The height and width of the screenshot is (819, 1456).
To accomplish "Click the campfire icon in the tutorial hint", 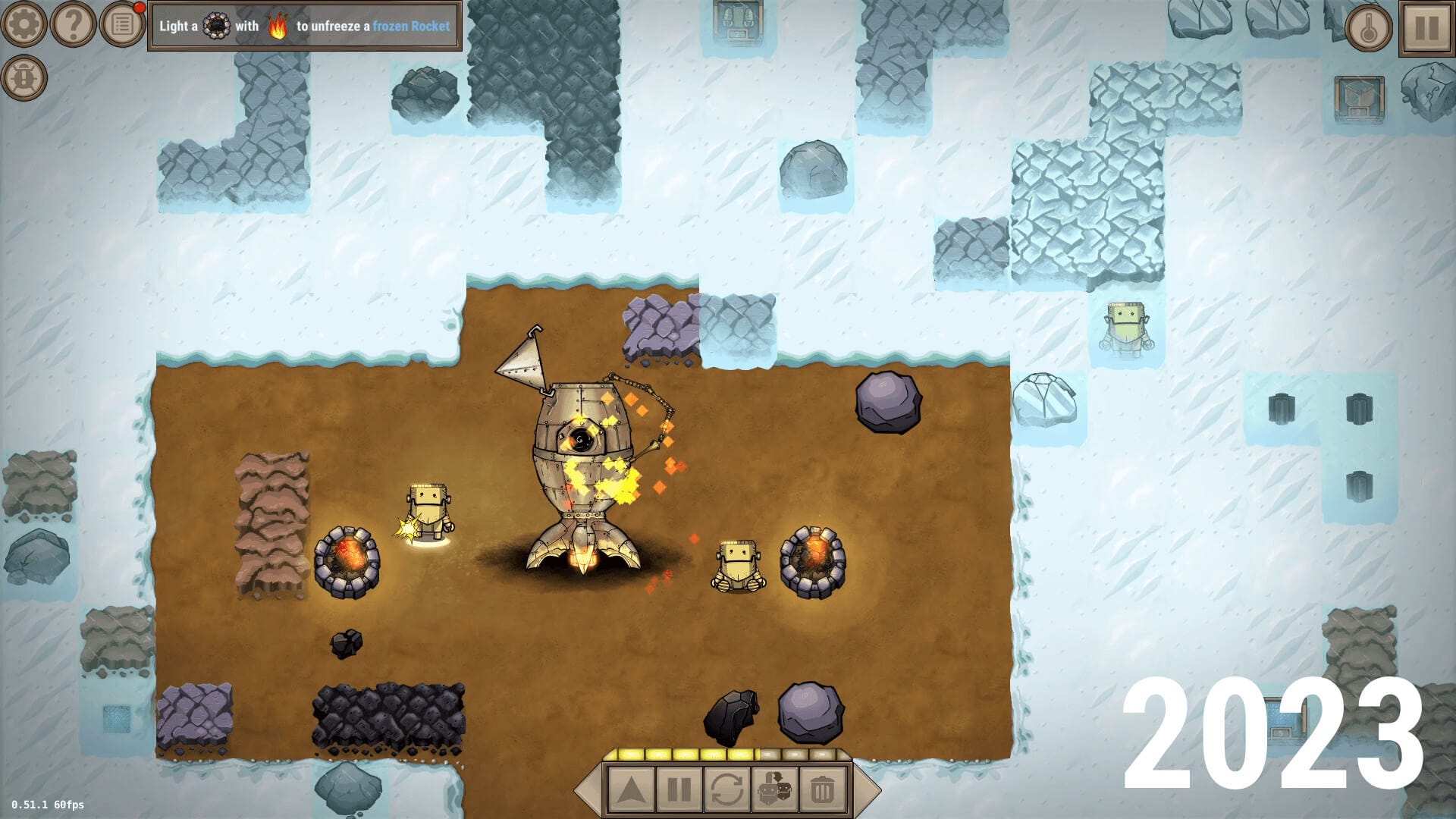I will pos(218,26).
